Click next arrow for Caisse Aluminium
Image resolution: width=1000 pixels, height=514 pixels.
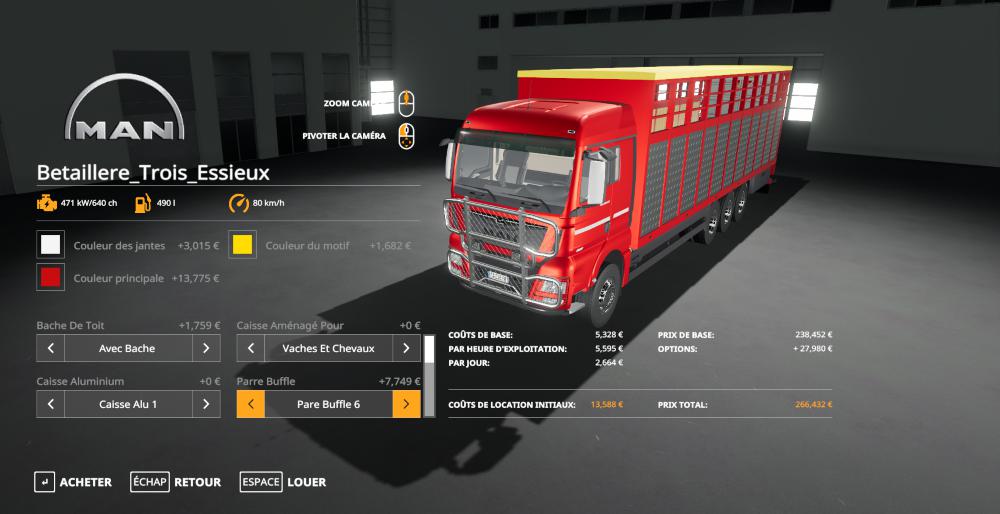pyautogui.click(x=206, y=404)
